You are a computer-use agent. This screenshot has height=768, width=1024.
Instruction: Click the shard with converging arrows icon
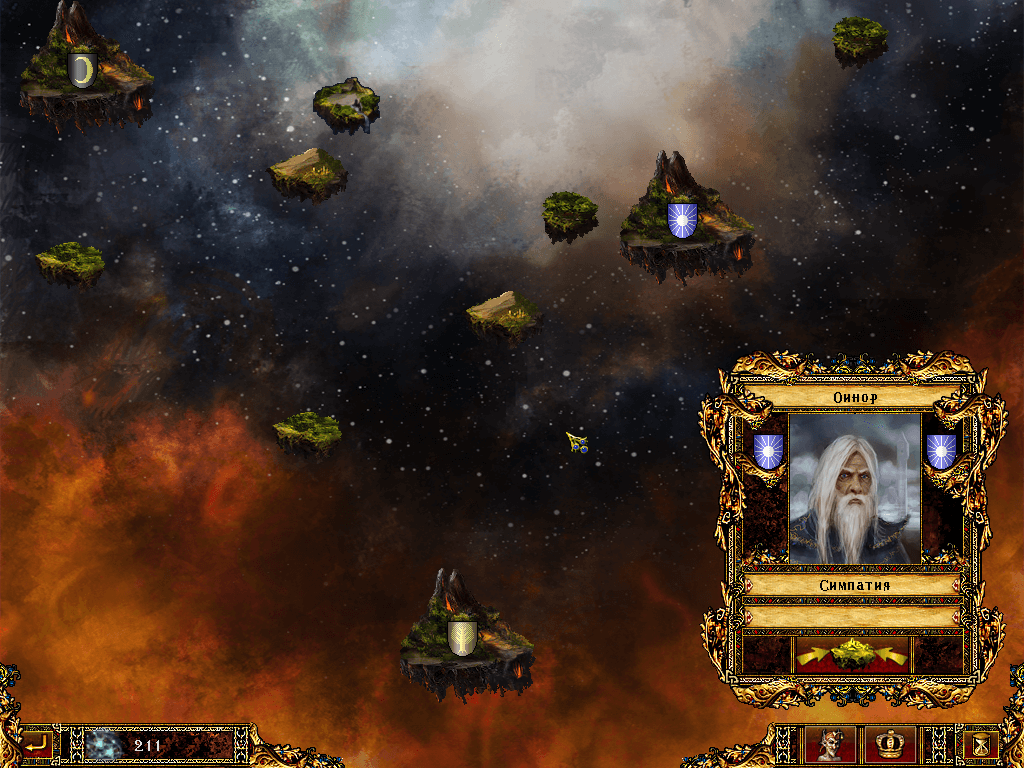pyautogui.click(x=853, y=654)
